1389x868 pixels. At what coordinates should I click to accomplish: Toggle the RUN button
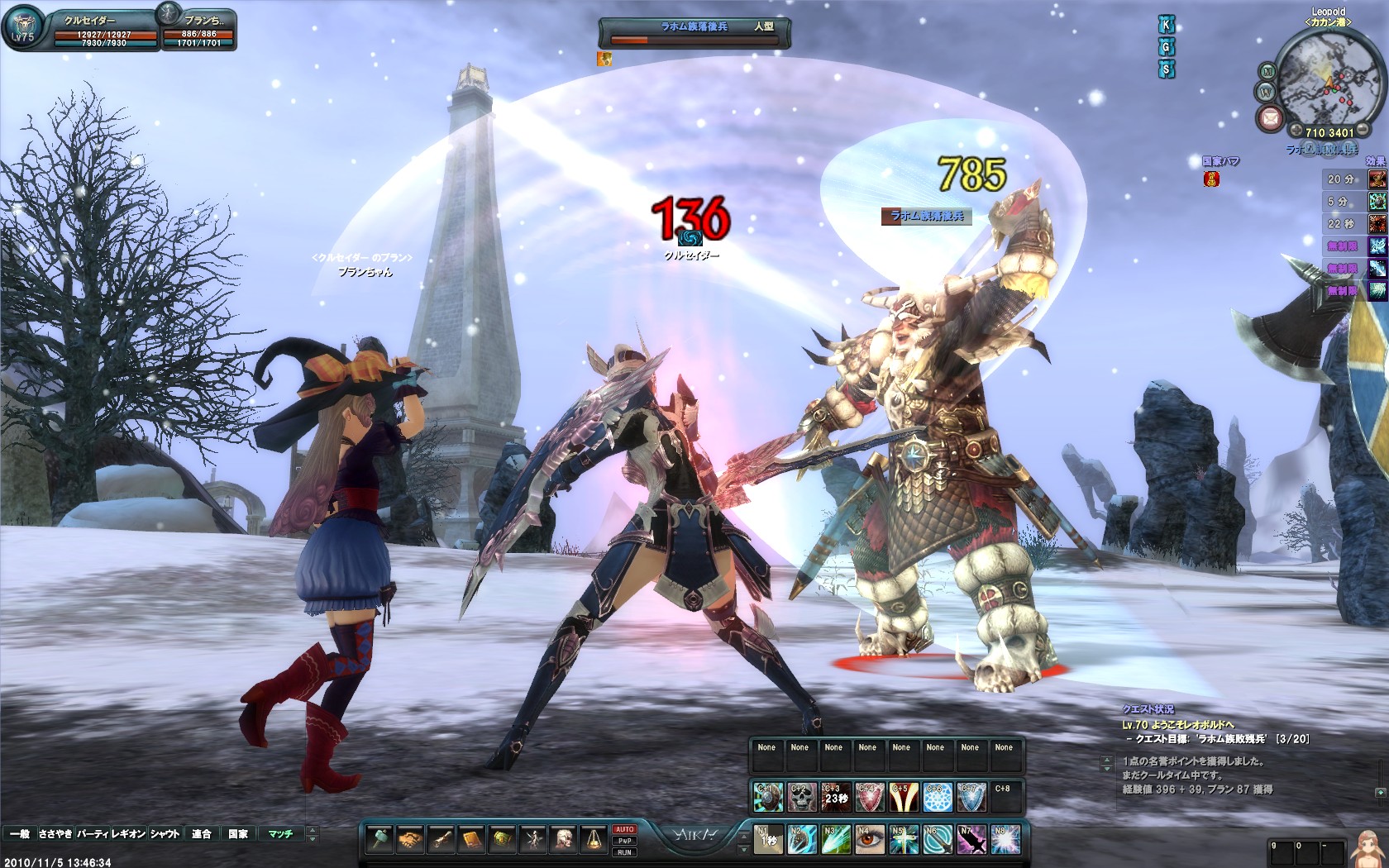(624, 852)
